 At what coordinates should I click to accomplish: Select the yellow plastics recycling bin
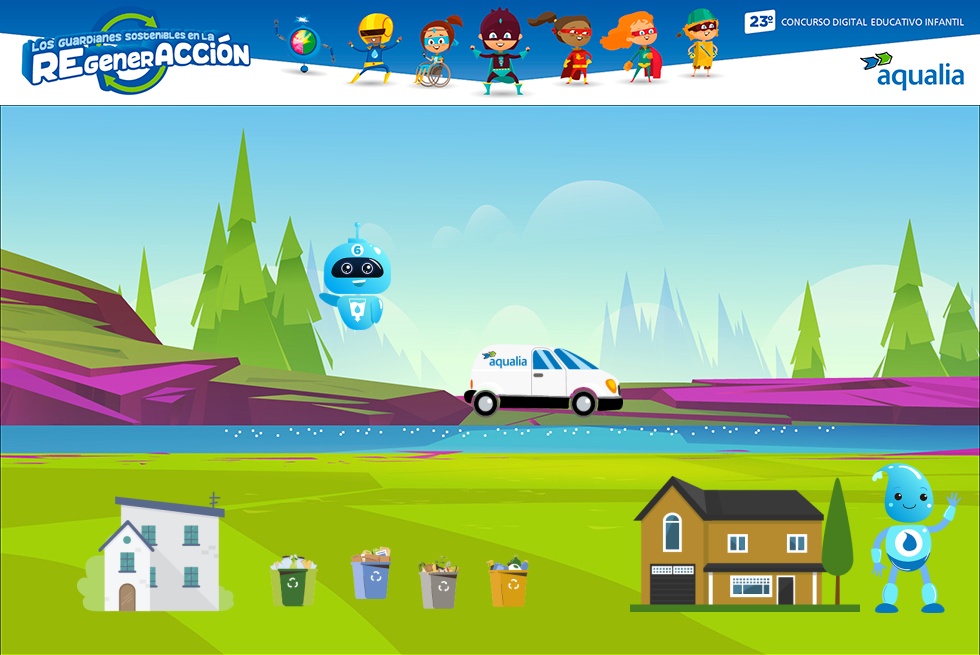(508, 583)
